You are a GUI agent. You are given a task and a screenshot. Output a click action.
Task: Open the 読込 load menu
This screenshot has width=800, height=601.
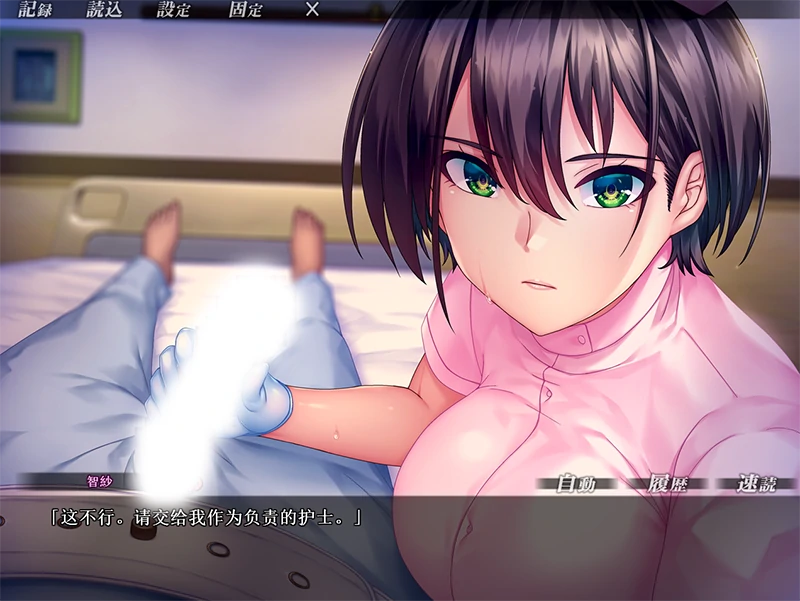pyautogui.click(x=102, y=10)
